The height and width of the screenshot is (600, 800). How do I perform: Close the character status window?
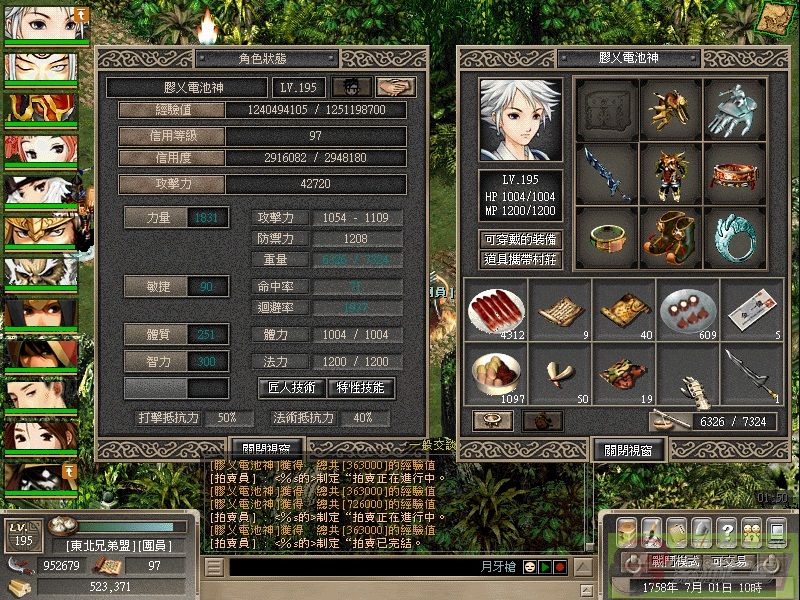tap(265, 449)
